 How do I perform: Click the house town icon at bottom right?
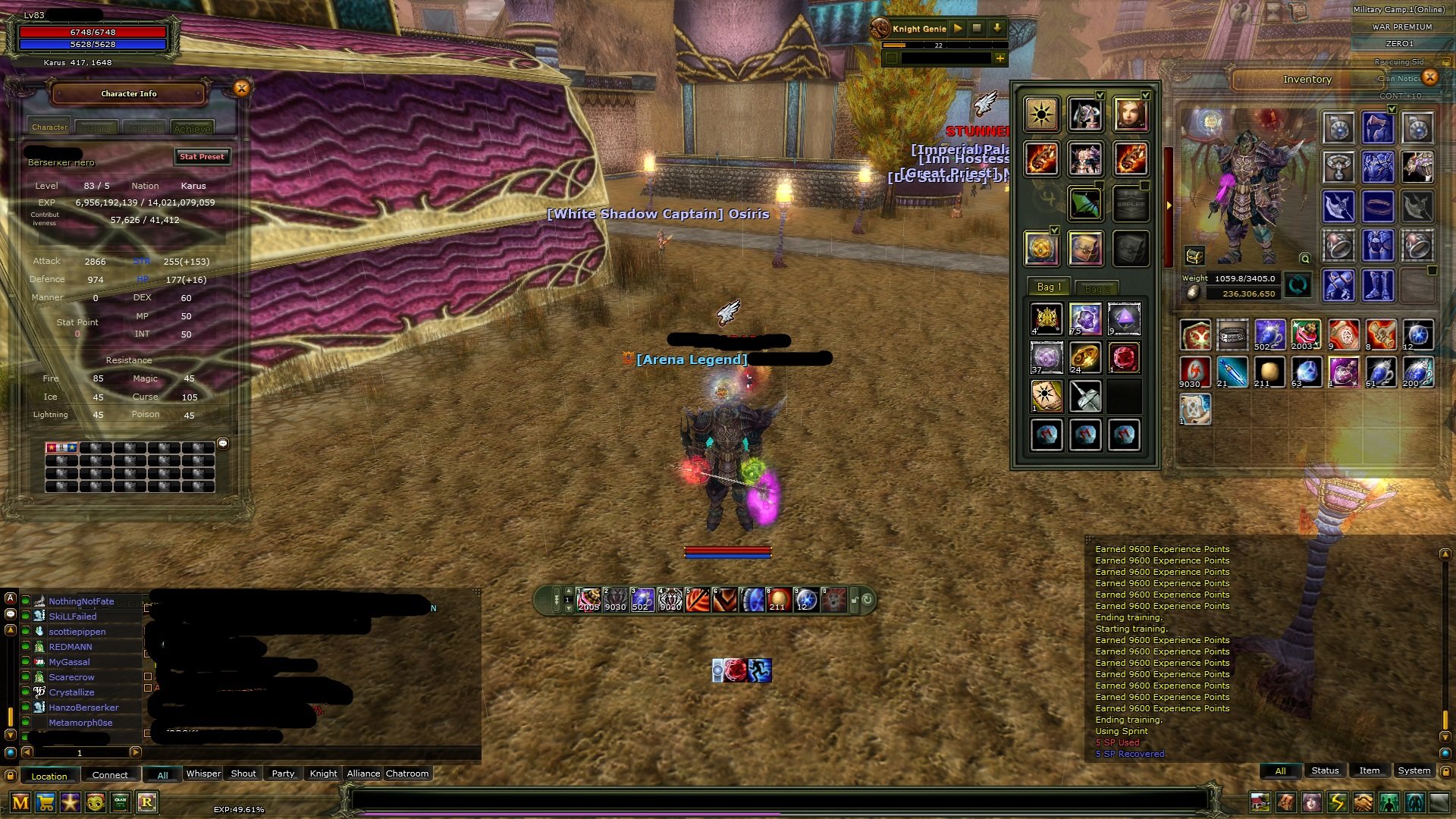click(x=1260, y=801)
